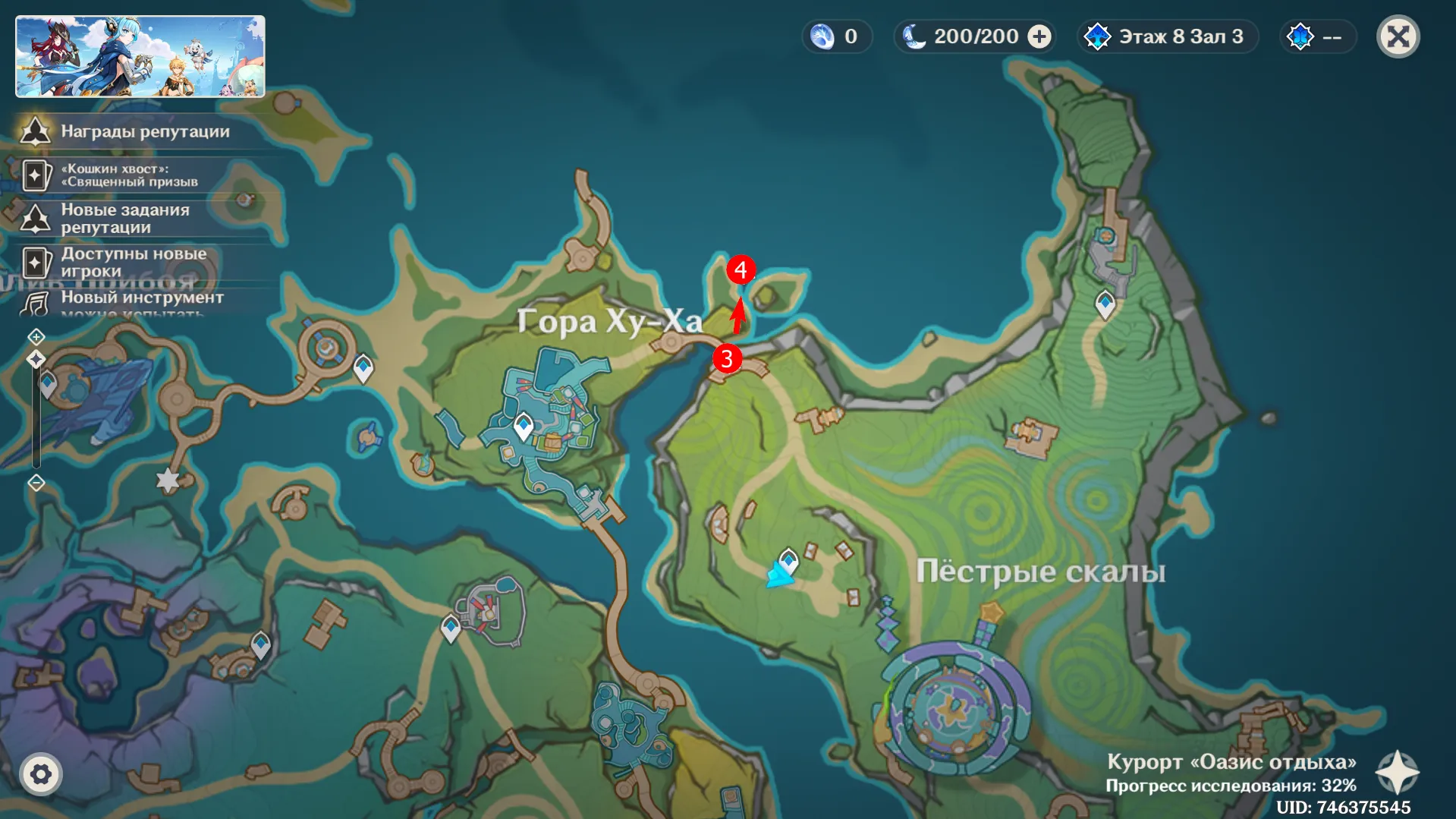1456x819 pixels.
Task: Close the map with the X button
Action: click(x=1398, y=36)
